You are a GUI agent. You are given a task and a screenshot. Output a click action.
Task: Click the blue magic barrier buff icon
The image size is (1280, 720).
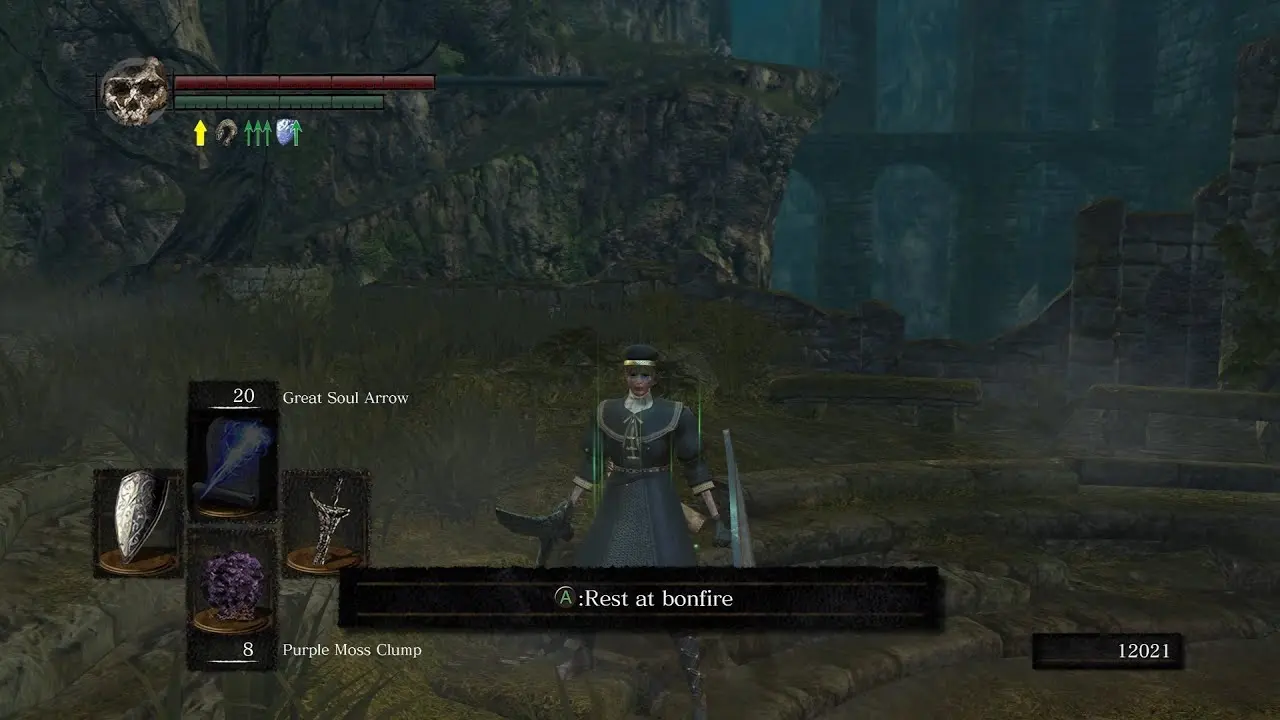(x=284, y=130)
